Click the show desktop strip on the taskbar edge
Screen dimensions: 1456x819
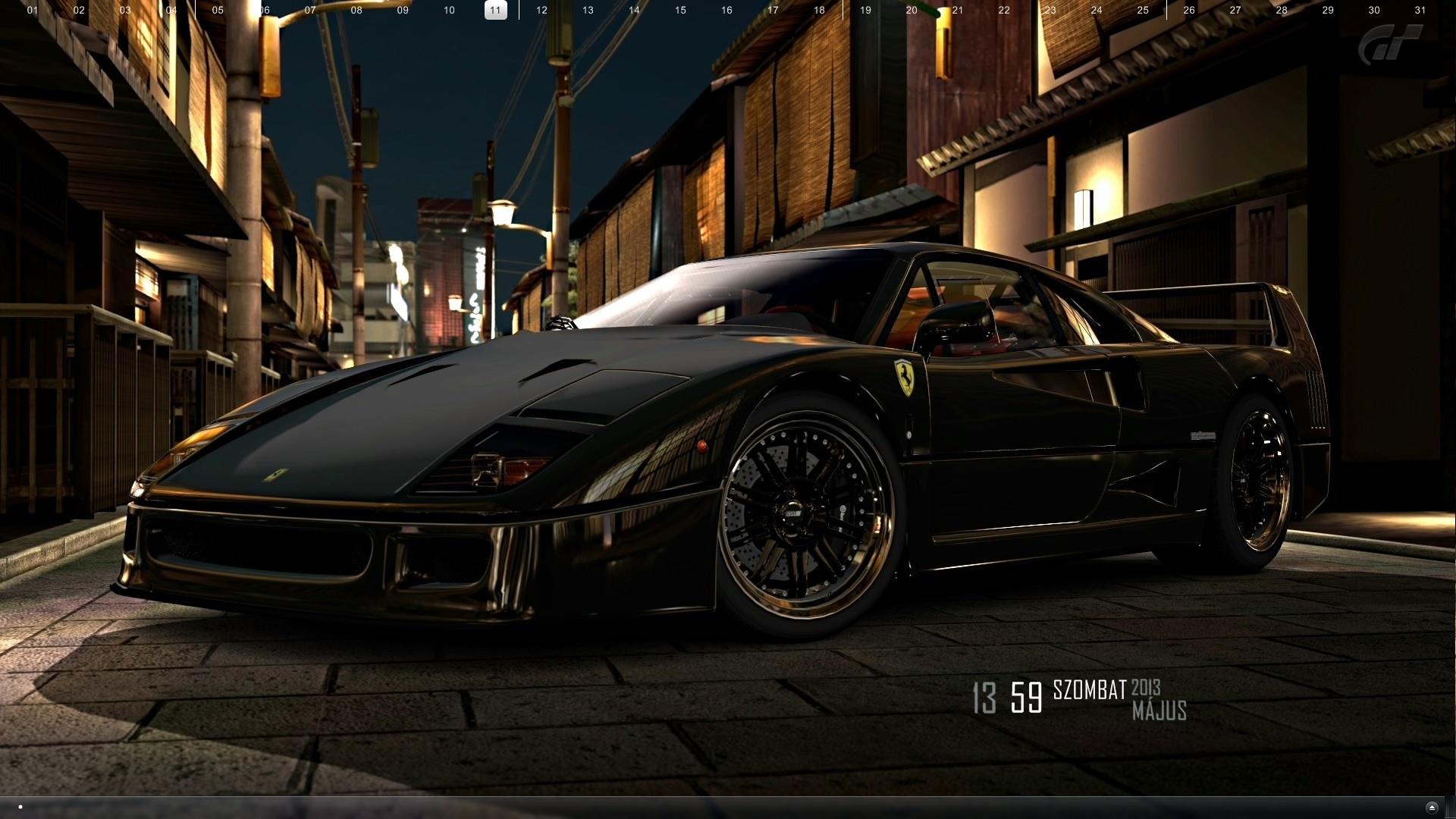coord(1451,808)
